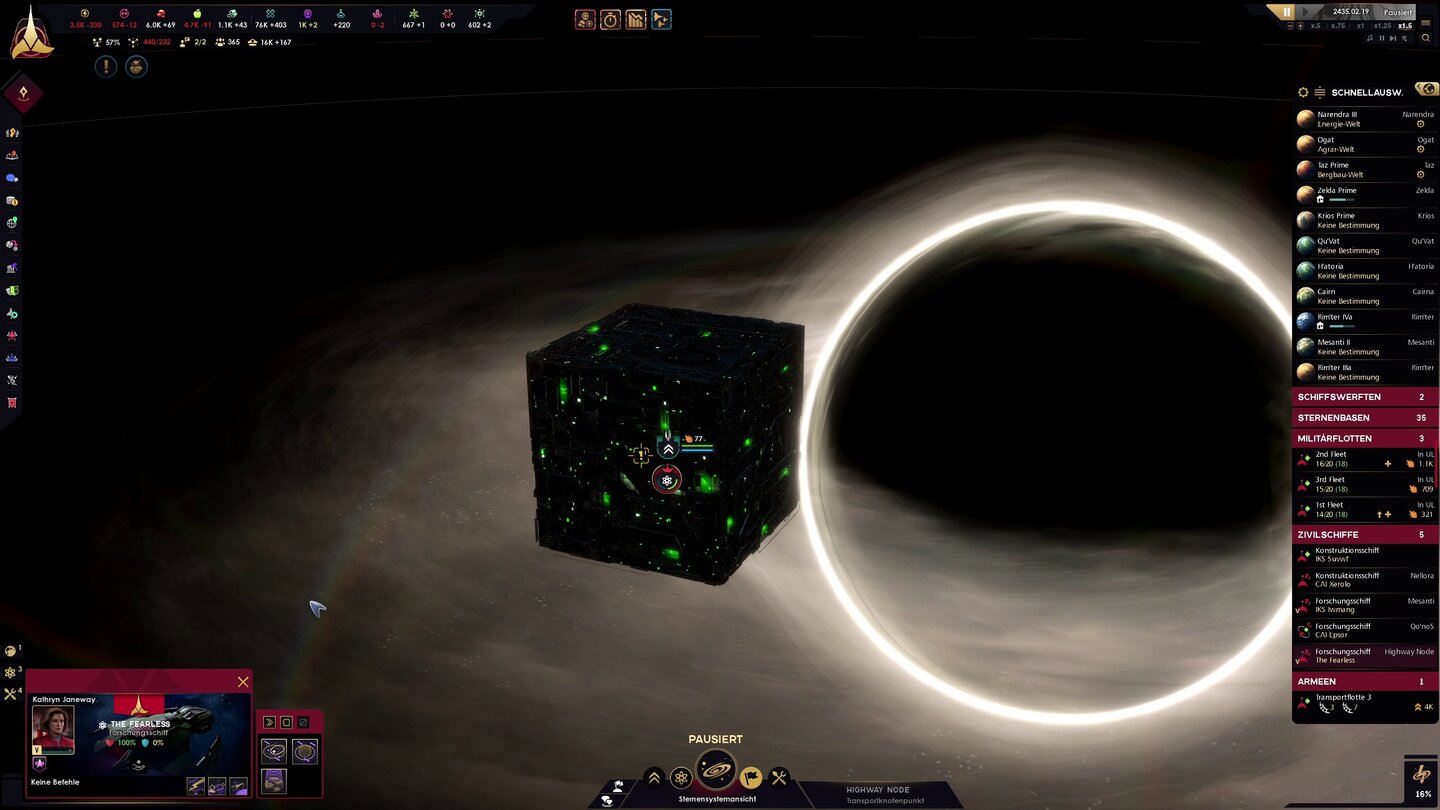
Task: Open the search magnifier at top right
Action: [x=1426, y=38]
